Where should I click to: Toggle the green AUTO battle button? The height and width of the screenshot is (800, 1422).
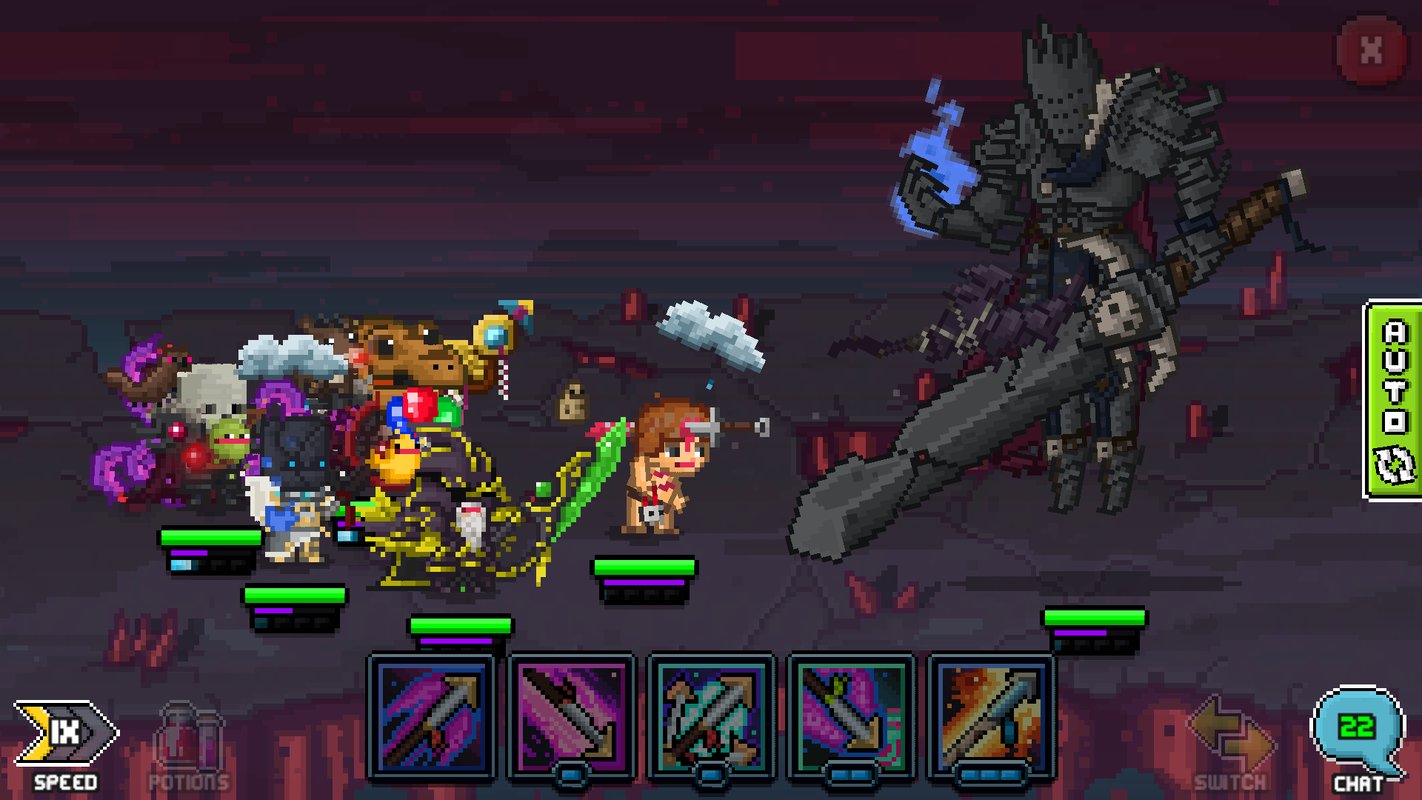[1393, 399]
